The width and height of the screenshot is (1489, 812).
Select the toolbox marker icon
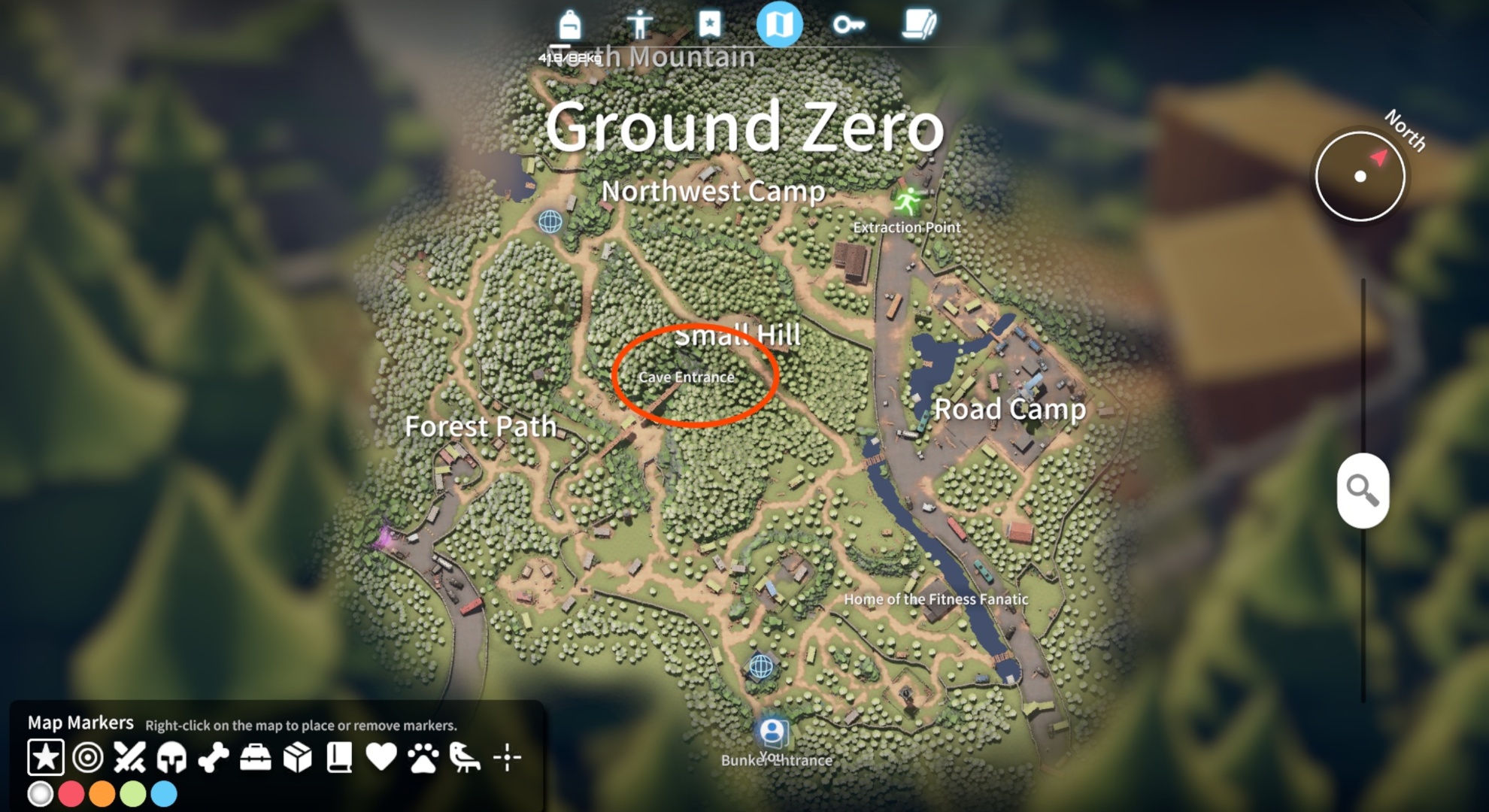pyautogui.click(x=256, y=759)
